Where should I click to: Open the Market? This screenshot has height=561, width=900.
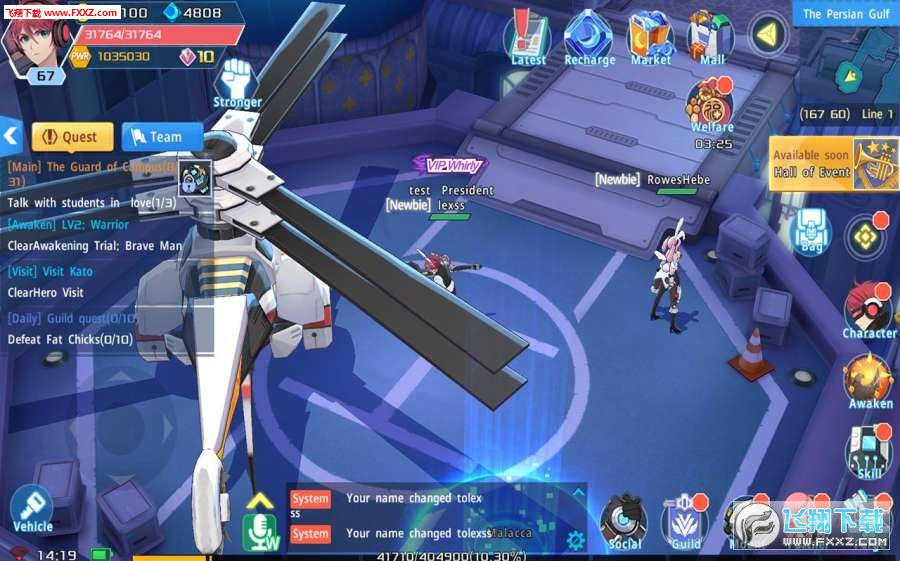pos(650,37)
